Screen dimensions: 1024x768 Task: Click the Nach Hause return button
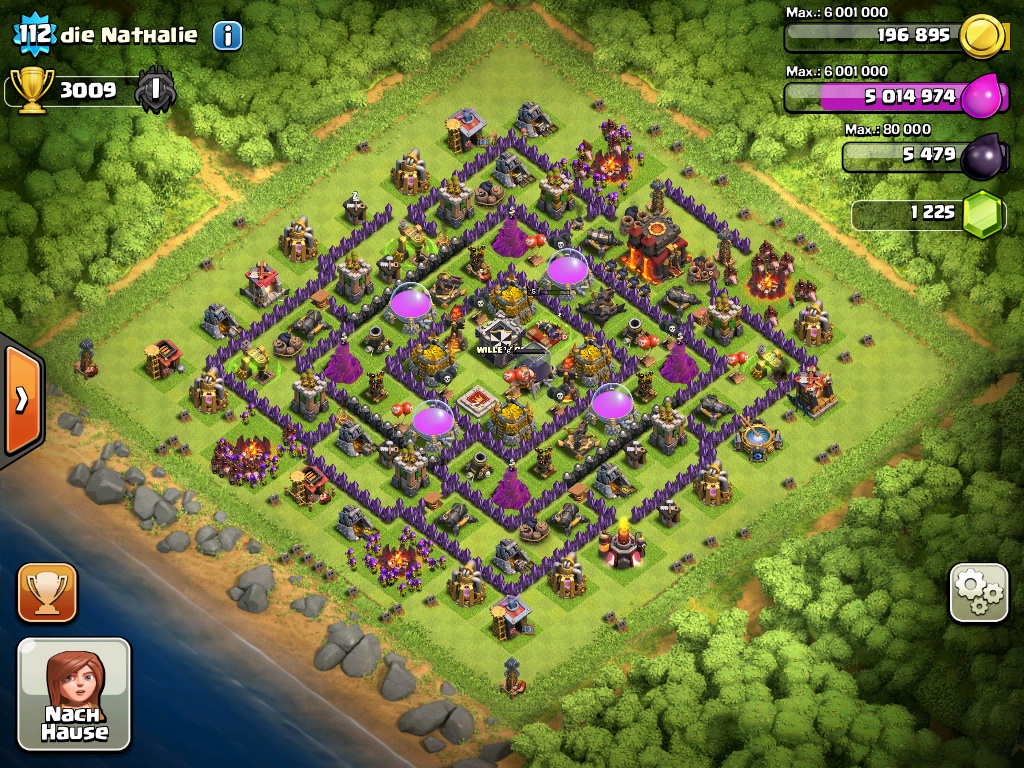(x=74, y=694)
